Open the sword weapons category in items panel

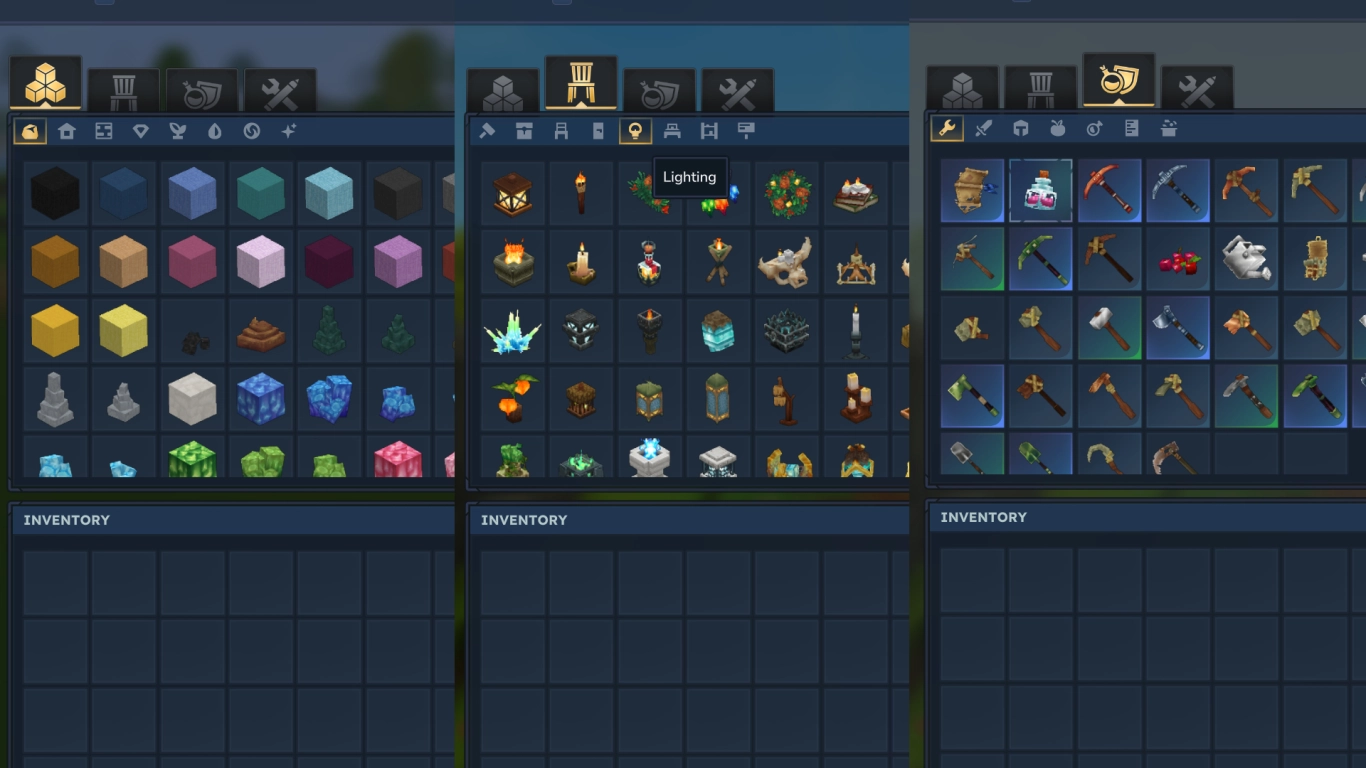point(984,128)
